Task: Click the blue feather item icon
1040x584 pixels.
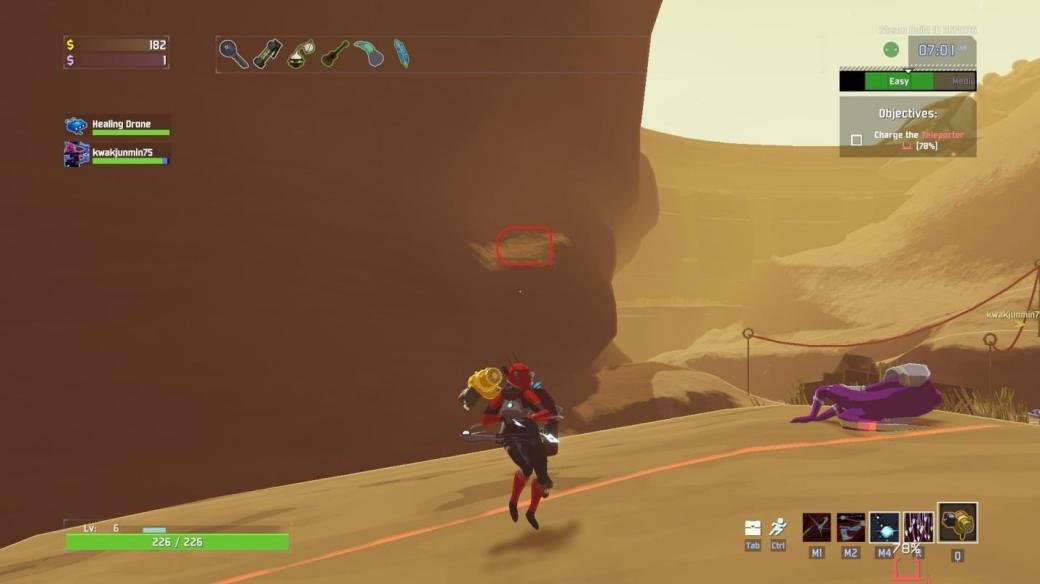Action: tap(401, 53)
